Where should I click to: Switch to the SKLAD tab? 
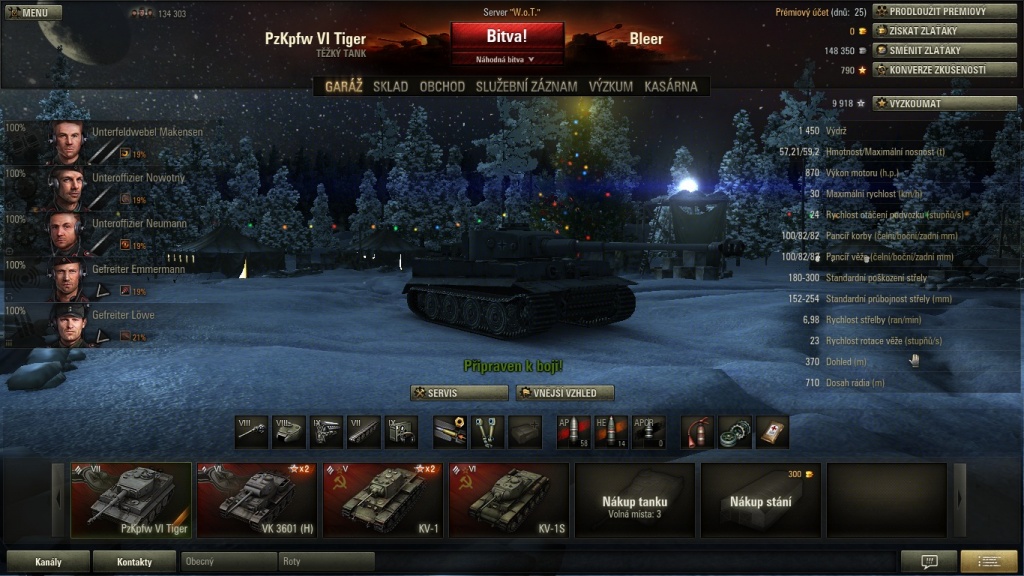pyautogui.click(x=390, y=87)
